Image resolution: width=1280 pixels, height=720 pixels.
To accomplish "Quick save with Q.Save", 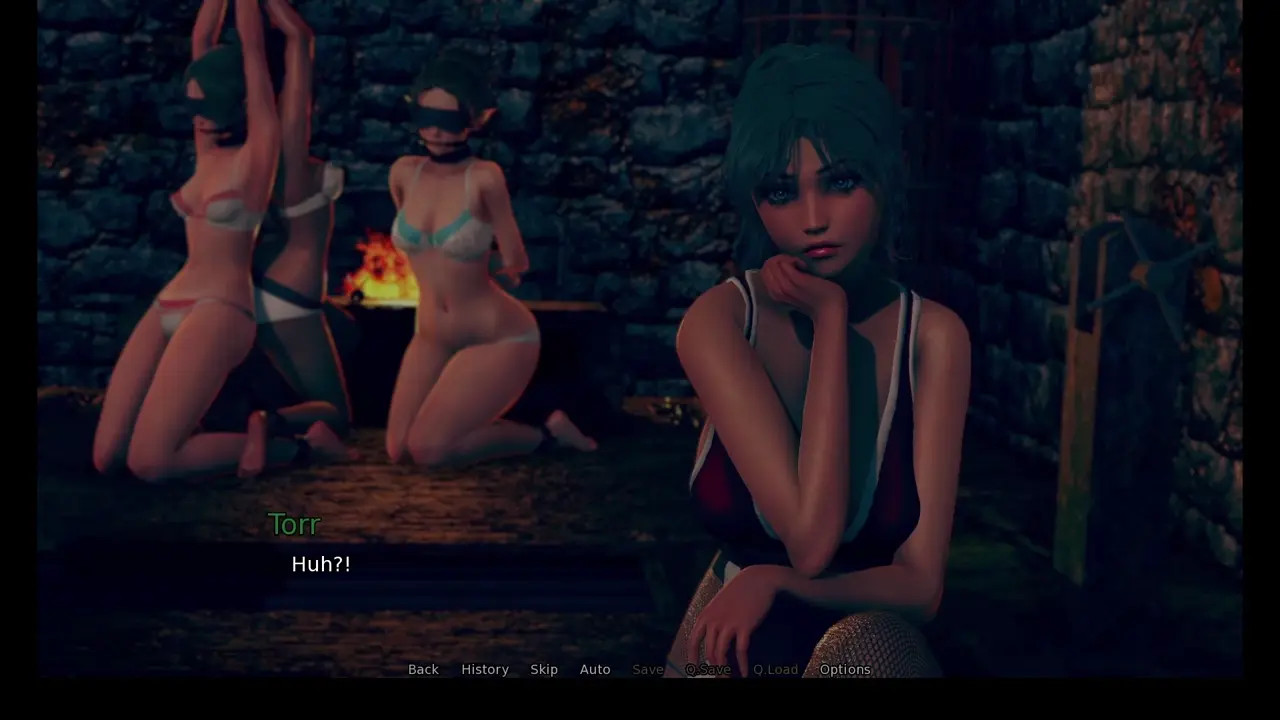I will pos(708,669).
